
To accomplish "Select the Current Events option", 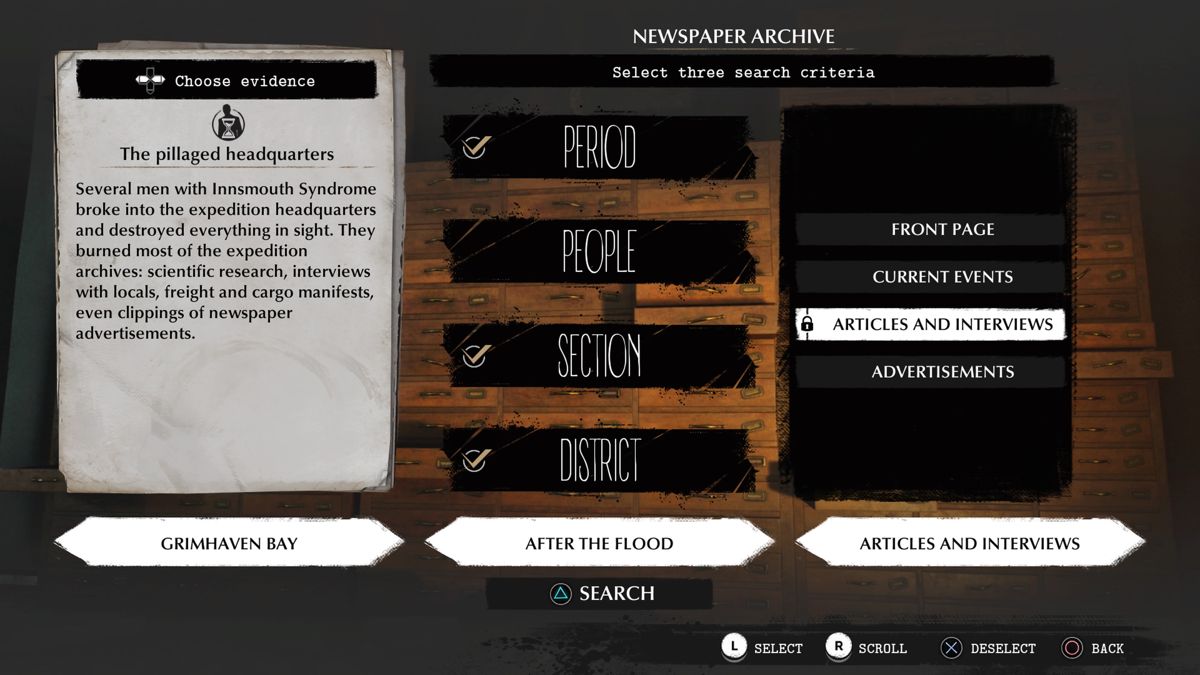I will pos(942,277).
